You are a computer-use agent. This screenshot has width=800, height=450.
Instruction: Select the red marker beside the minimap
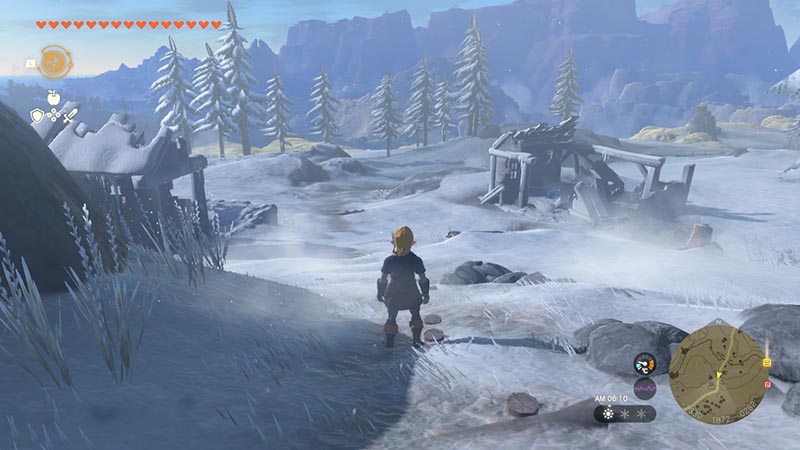click(767, 384)
